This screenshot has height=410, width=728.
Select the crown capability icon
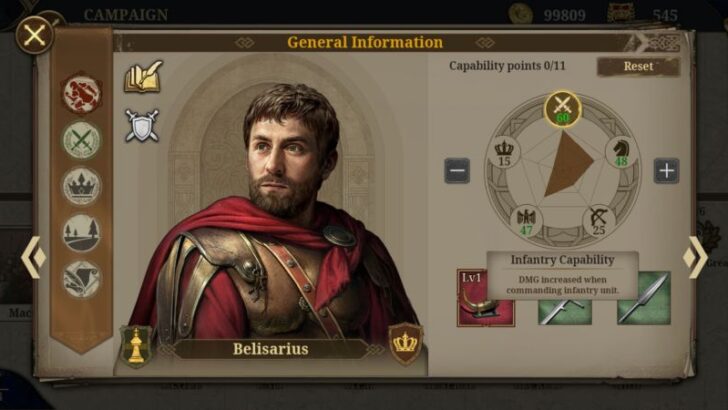(504, 152)
